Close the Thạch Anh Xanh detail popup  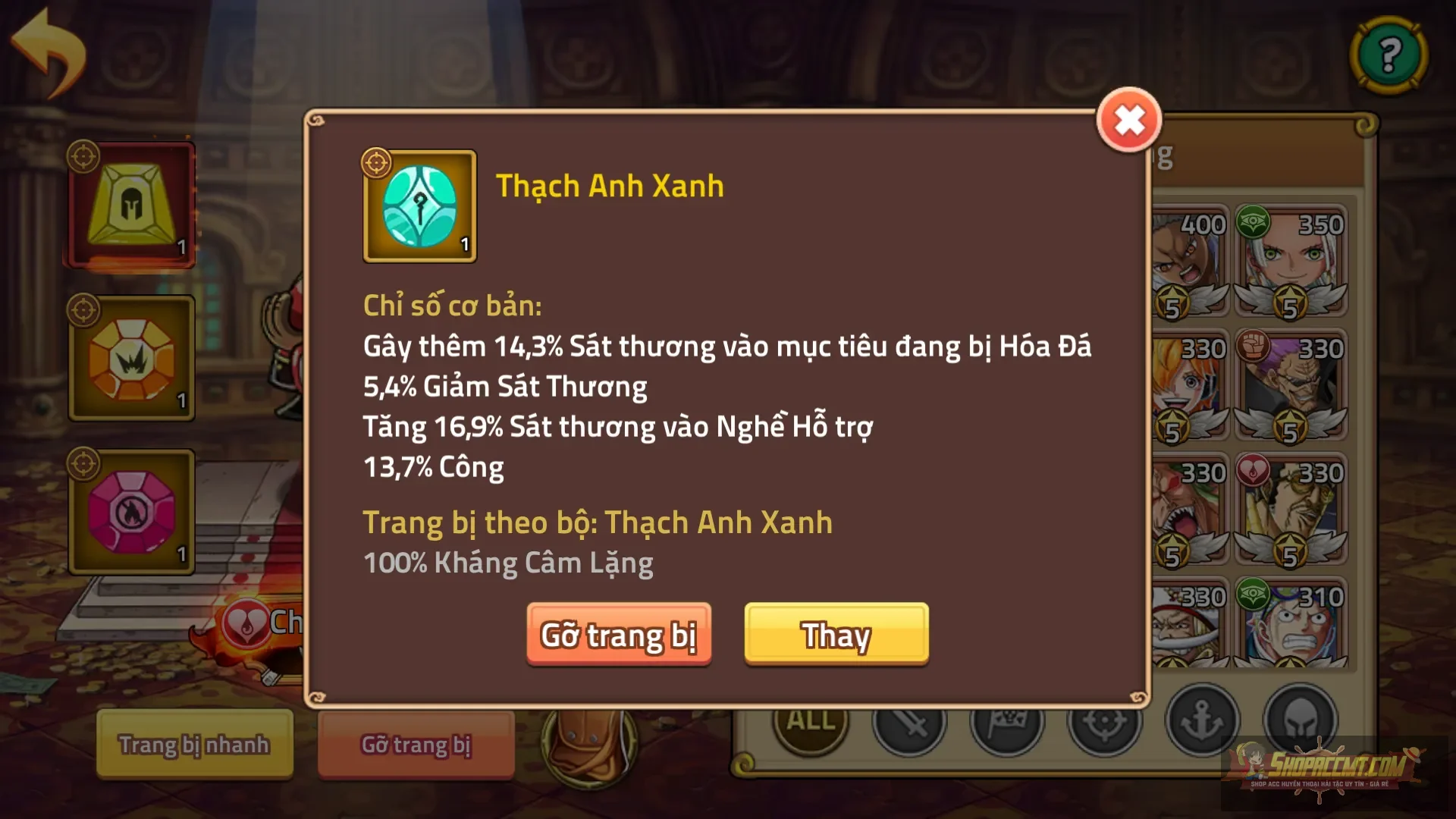(x=1128, y=119)
